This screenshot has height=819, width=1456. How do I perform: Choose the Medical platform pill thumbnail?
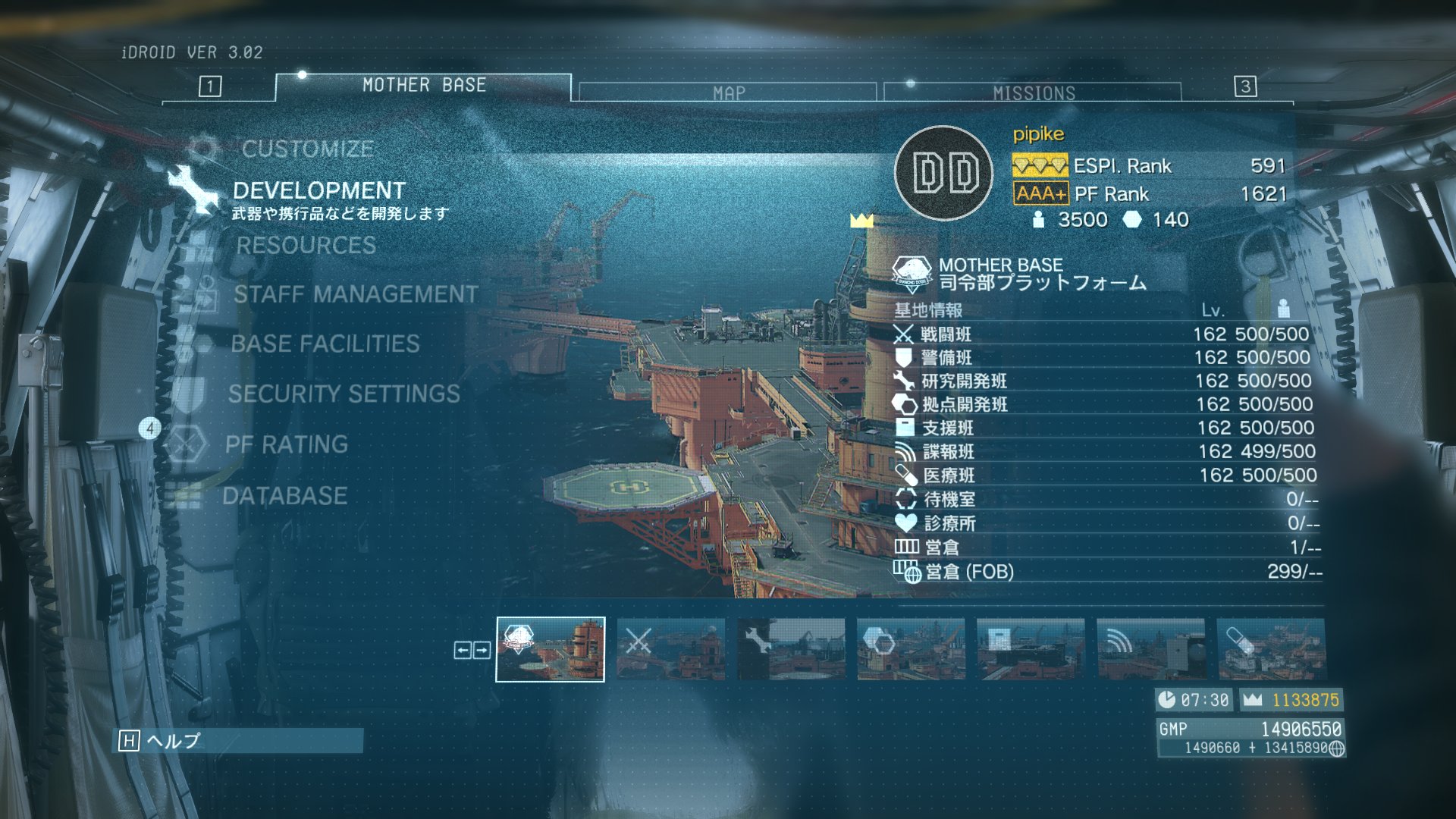click(1271, 649)
